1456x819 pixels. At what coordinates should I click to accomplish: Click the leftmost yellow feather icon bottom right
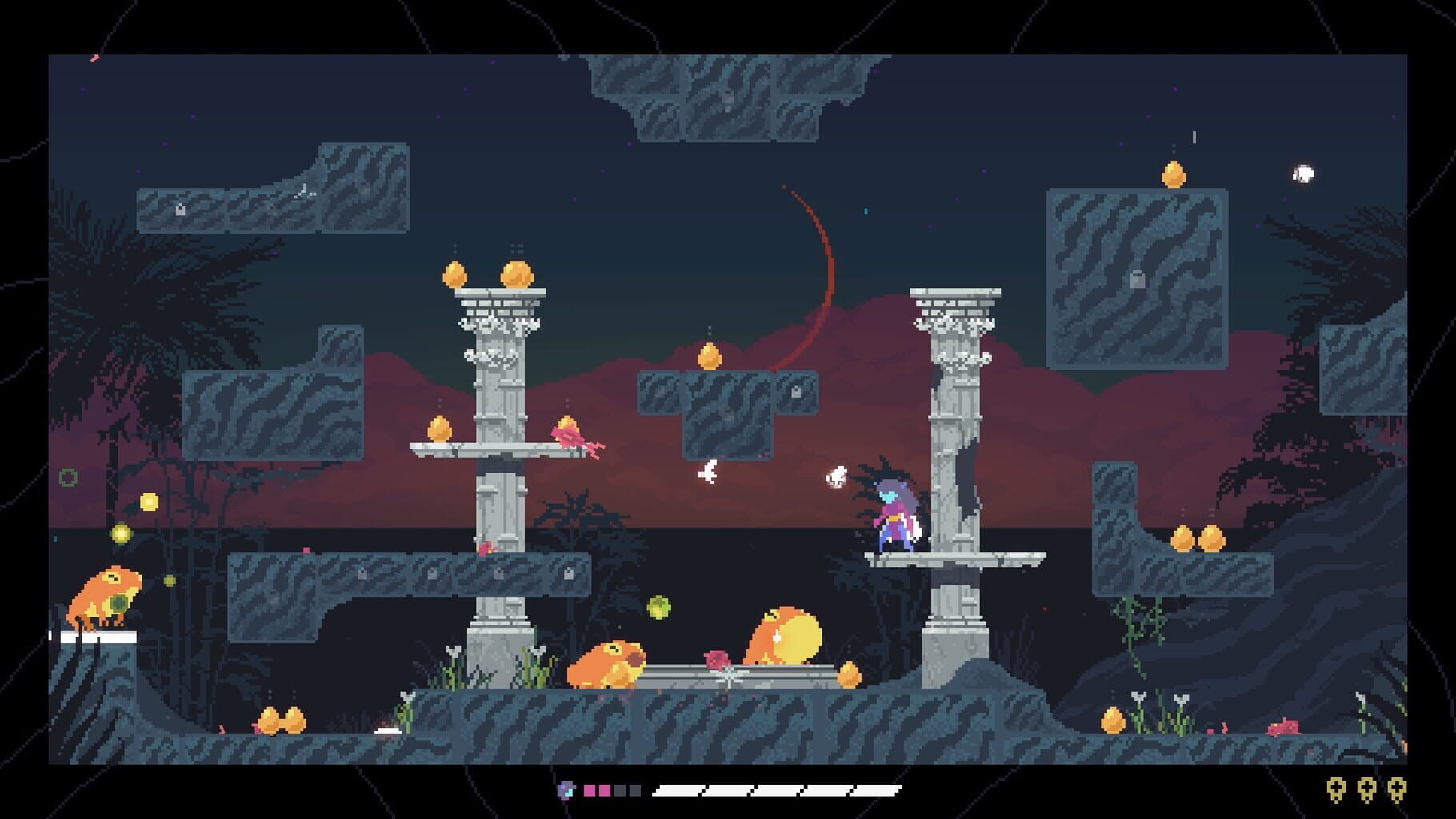coord(1336,789)
